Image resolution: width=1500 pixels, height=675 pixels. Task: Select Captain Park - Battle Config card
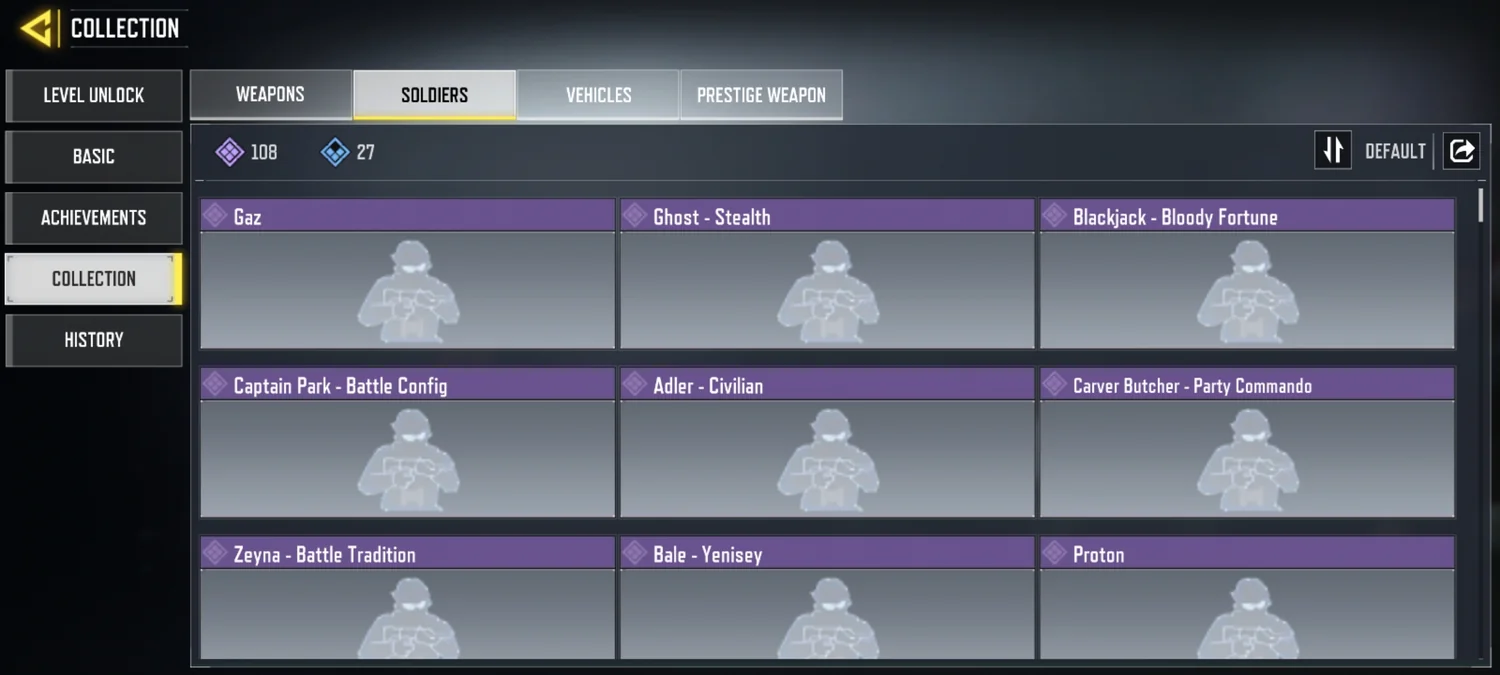(407, 443)
